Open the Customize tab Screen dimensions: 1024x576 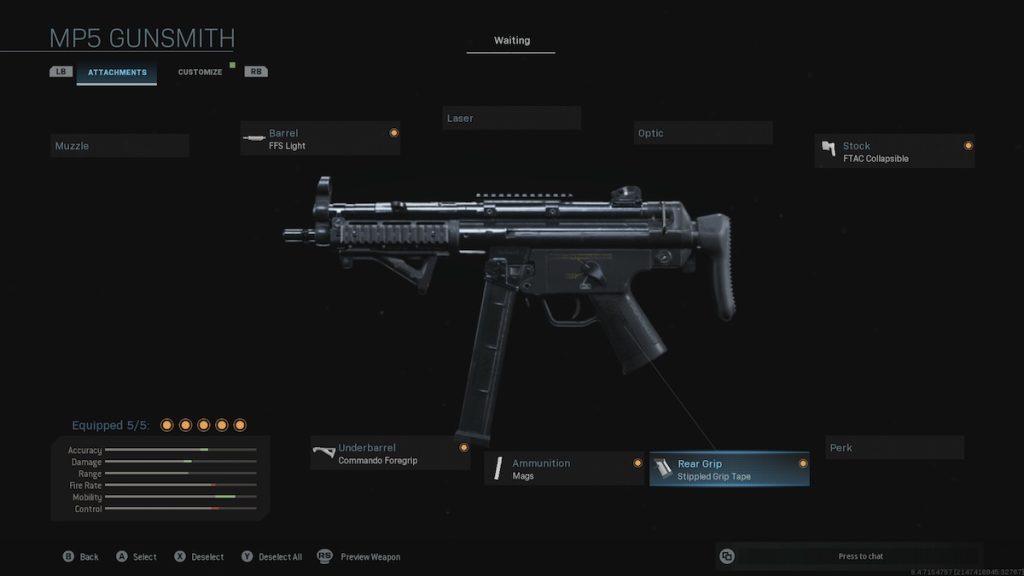200,72
